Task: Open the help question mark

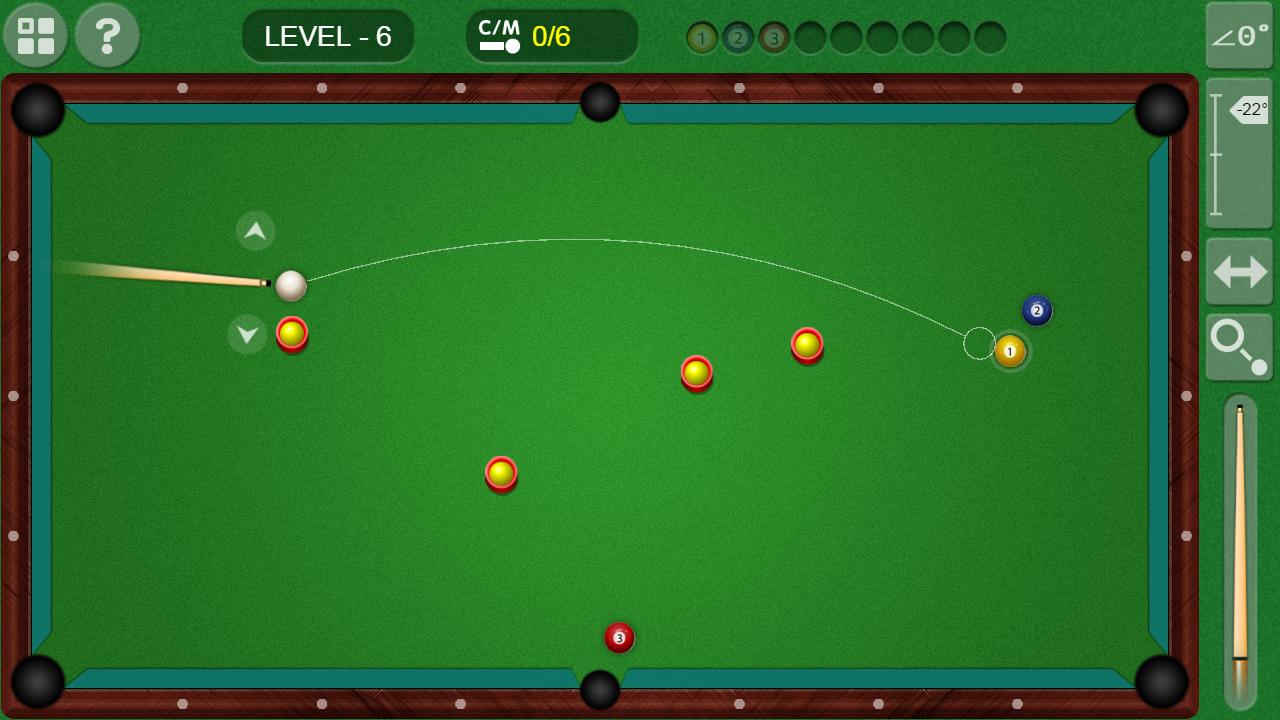Action: point(107,36)
